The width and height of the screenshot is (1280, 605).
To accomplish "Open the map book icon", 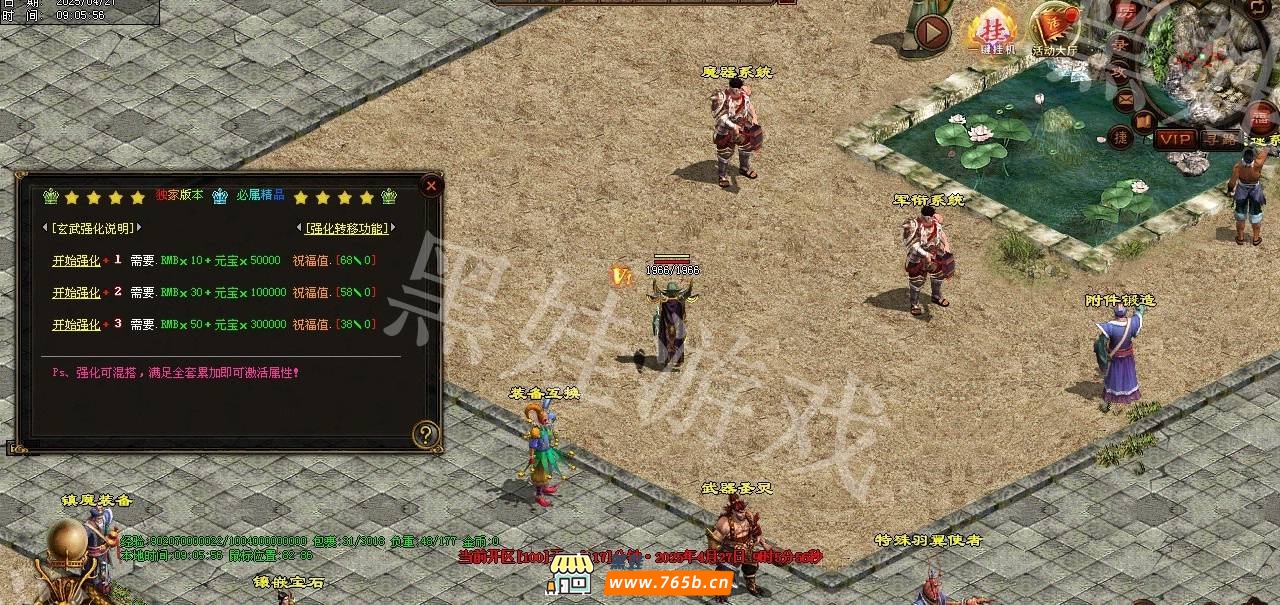I will tap(1145, 122).
